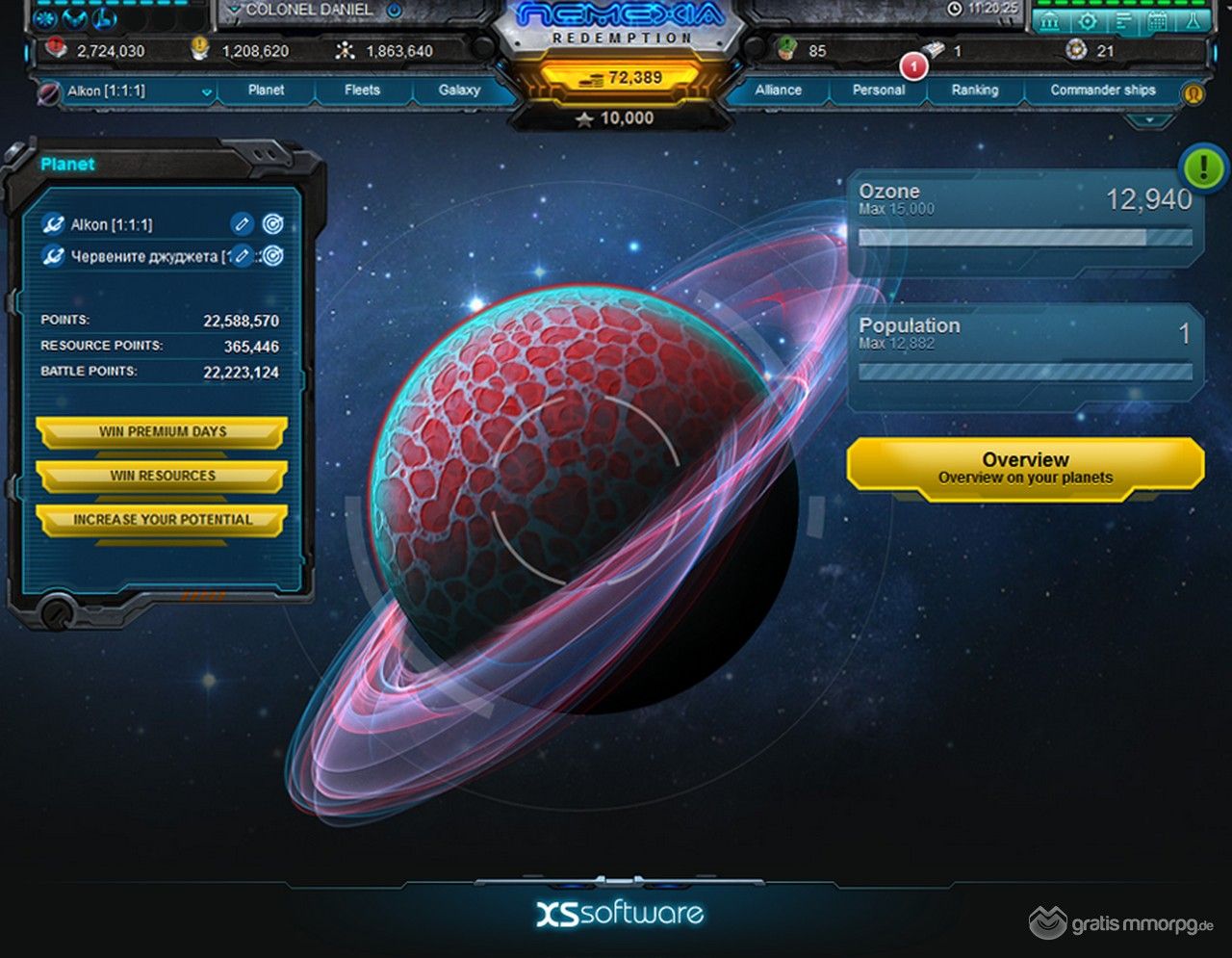Open the Fleets menu
Image resolution: width=1232 pixels, height=958 pixels.
click(x=362, y=90)
